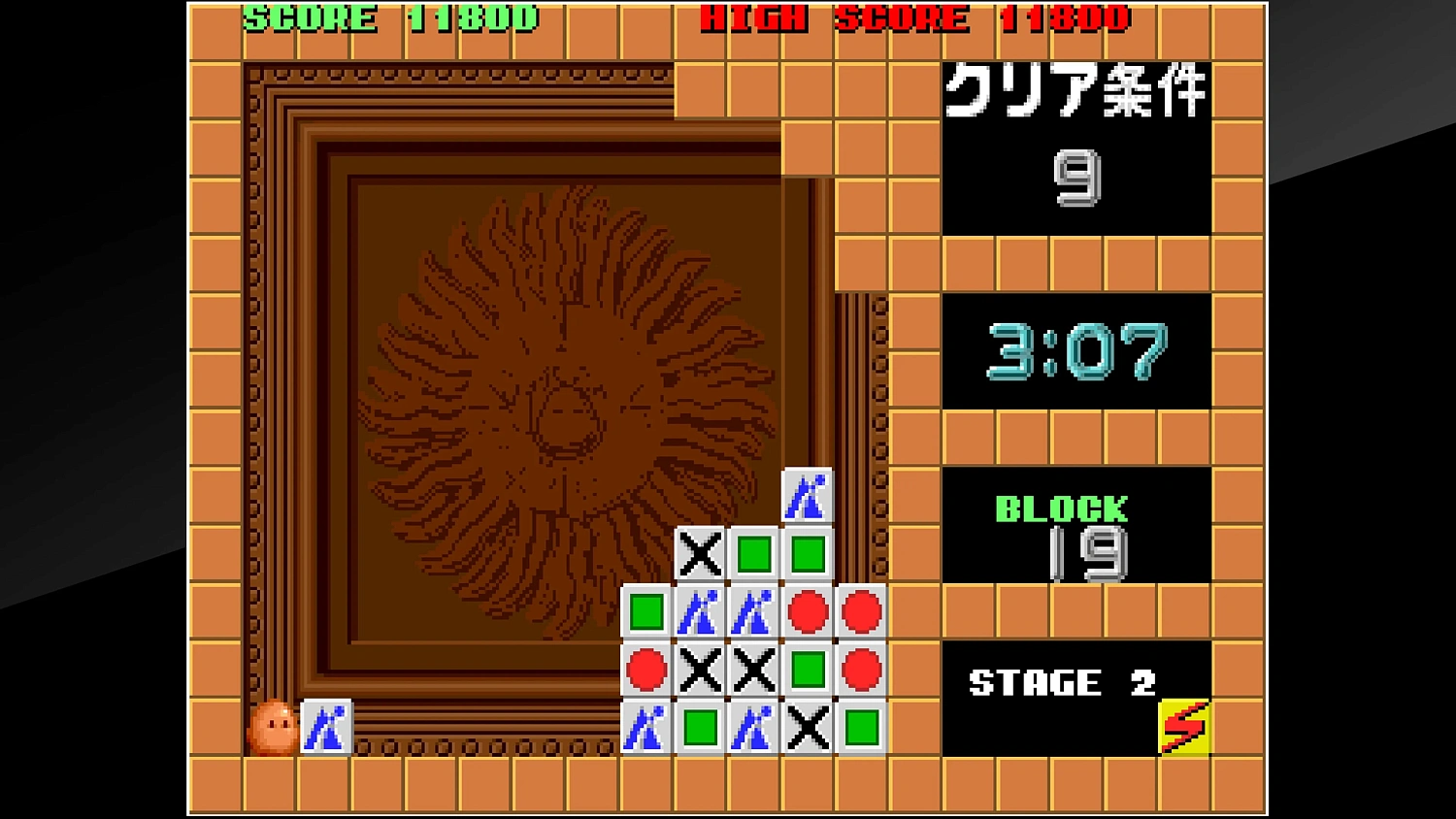Screen dimensions: 1456x819
Task: Click the green BLOCK text label
Action: click(1061, 507)
